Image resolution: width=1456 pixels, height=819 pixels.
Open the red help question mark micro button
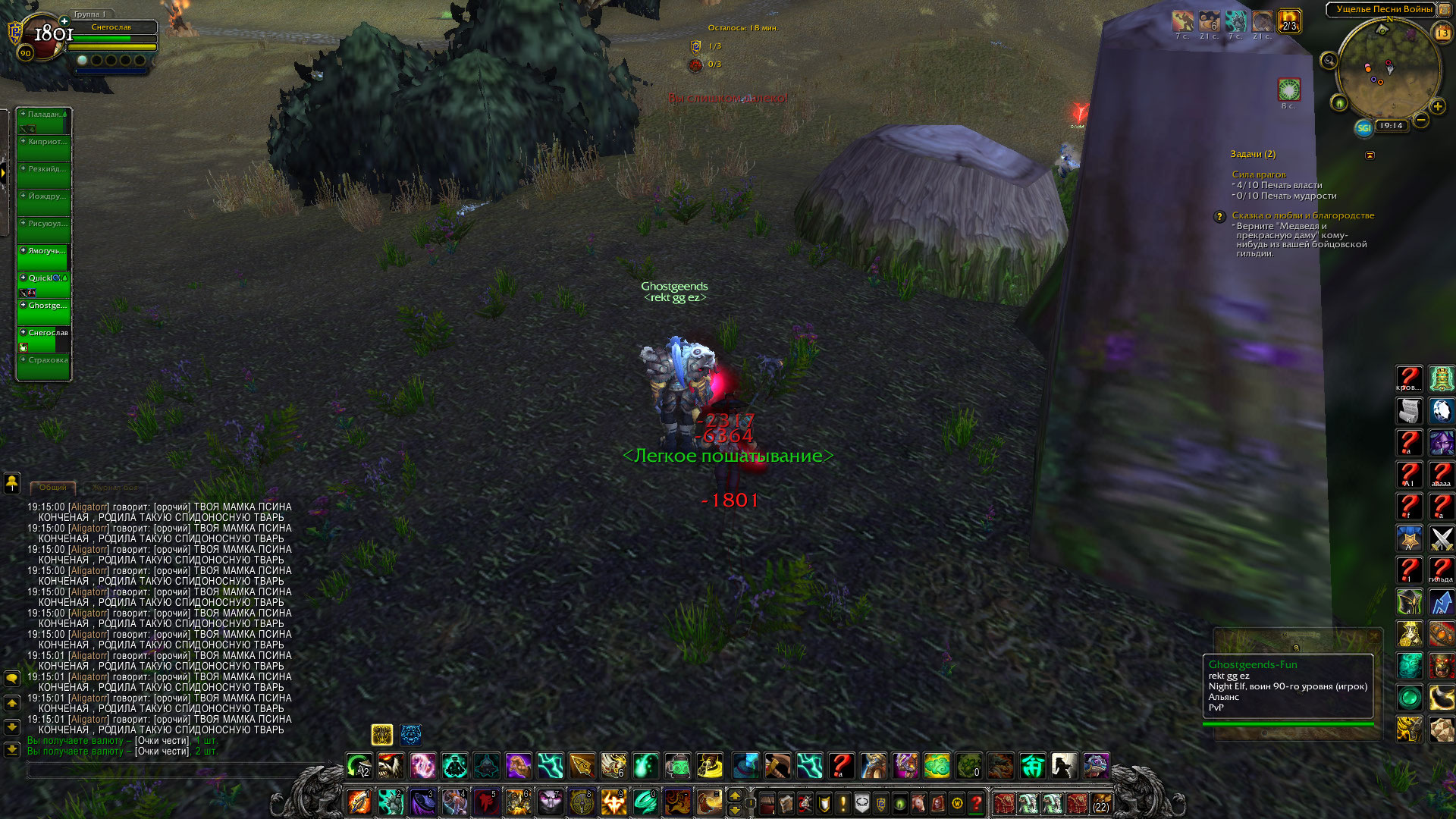977,802
